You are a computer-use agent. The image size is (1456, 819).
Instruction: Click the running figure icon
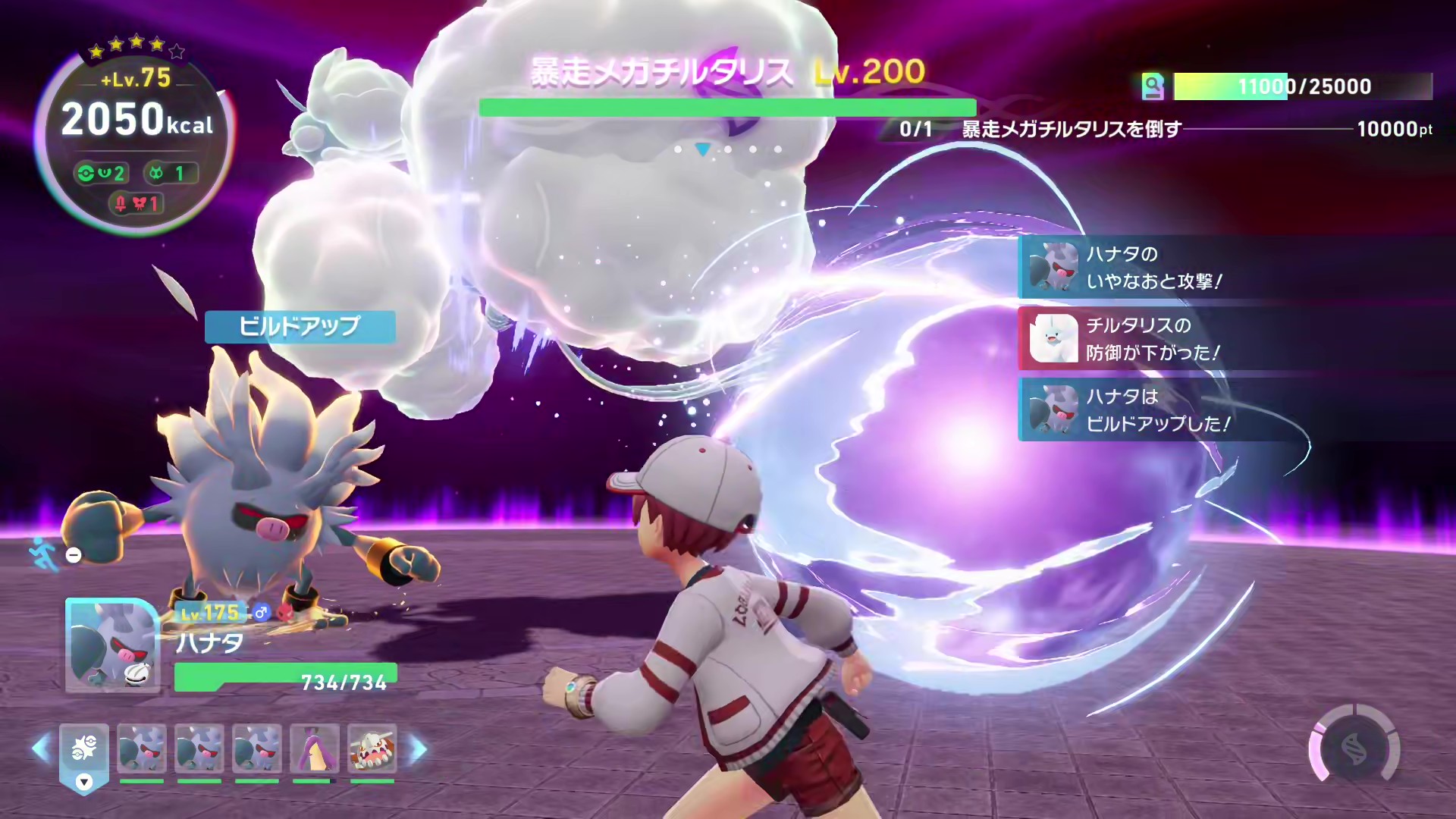click(43, 554)
